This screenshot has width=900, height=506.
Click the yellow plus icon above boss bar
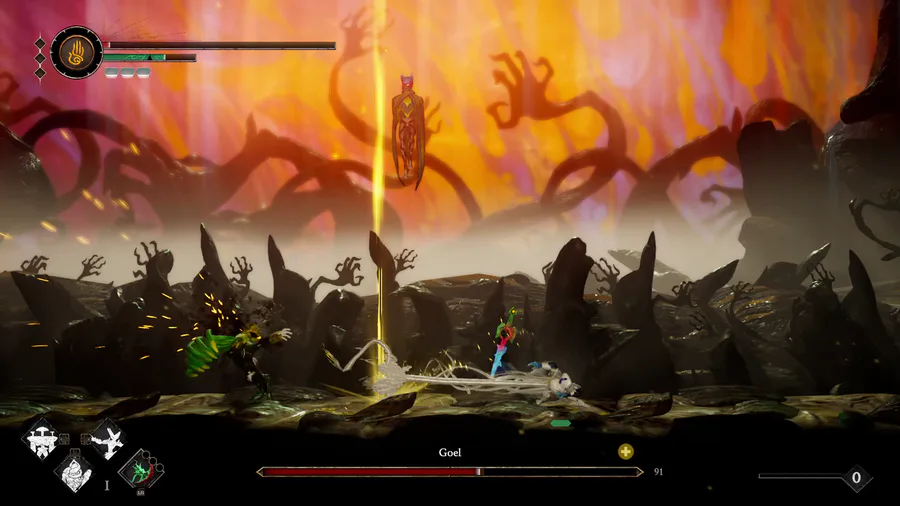click(626, 451)
